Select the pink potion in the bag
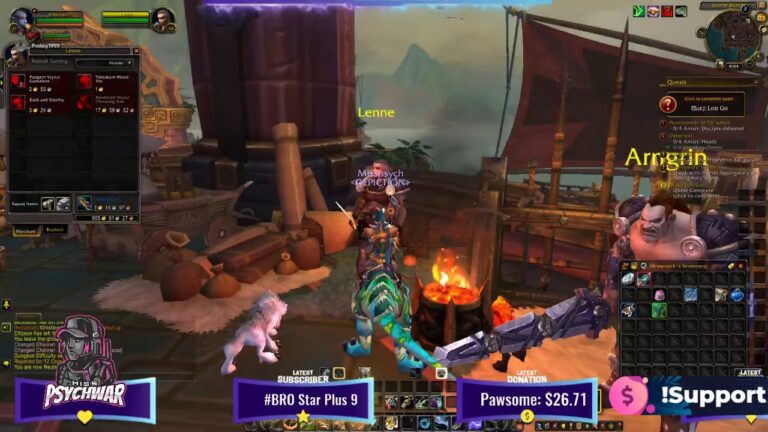This screenshot has width=768, height=432. (659, 294)
